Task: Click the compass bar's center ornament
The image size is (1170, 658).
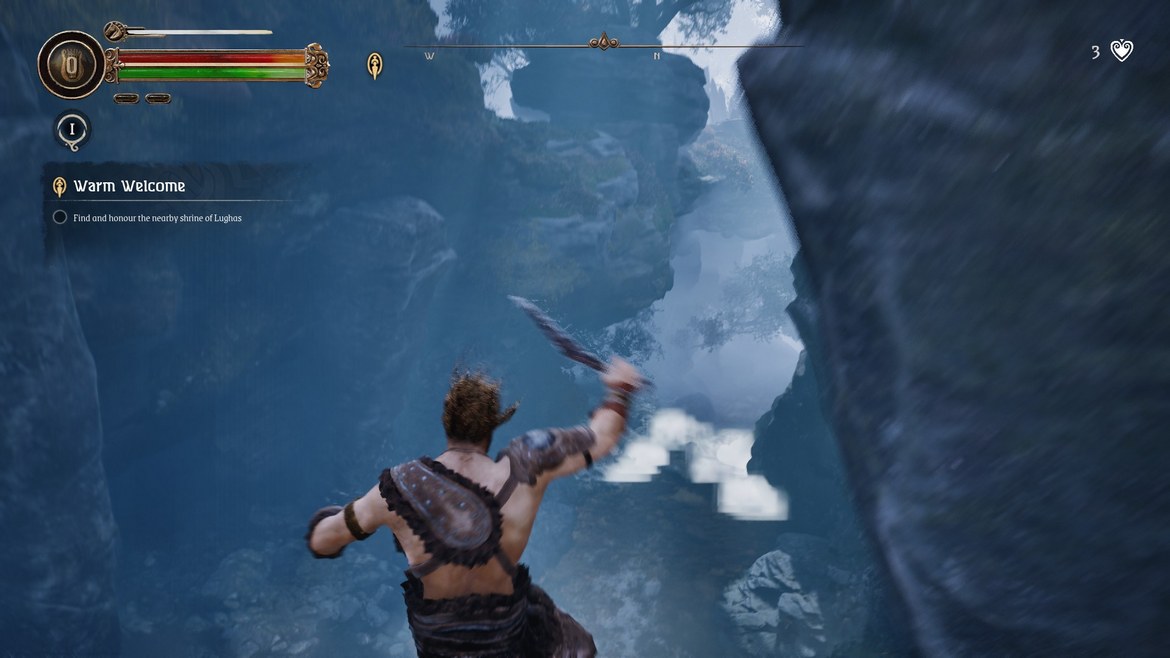Action: (x=603, y=42)
